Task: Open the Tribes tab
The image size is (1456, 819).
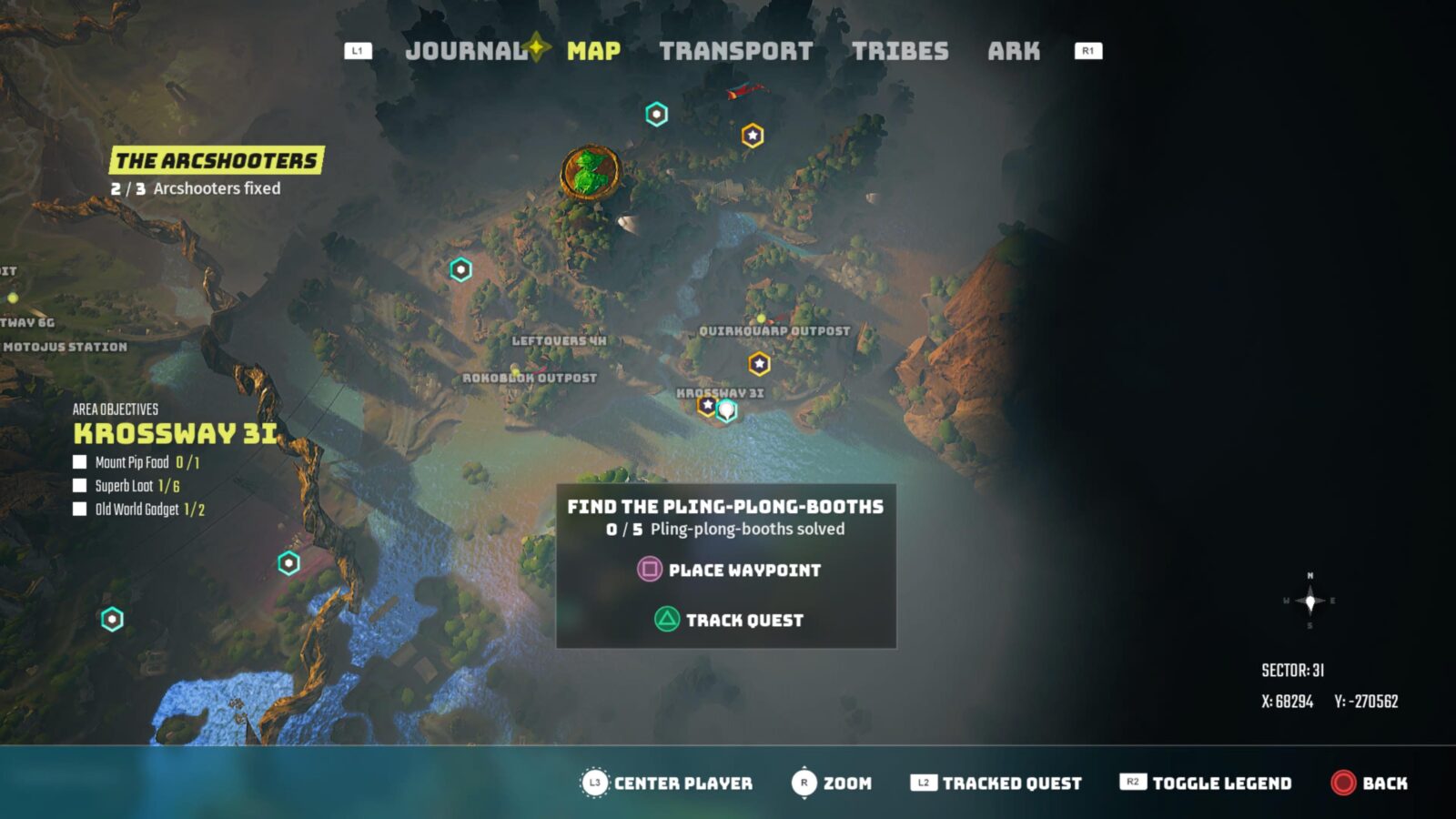Action: 902,51
